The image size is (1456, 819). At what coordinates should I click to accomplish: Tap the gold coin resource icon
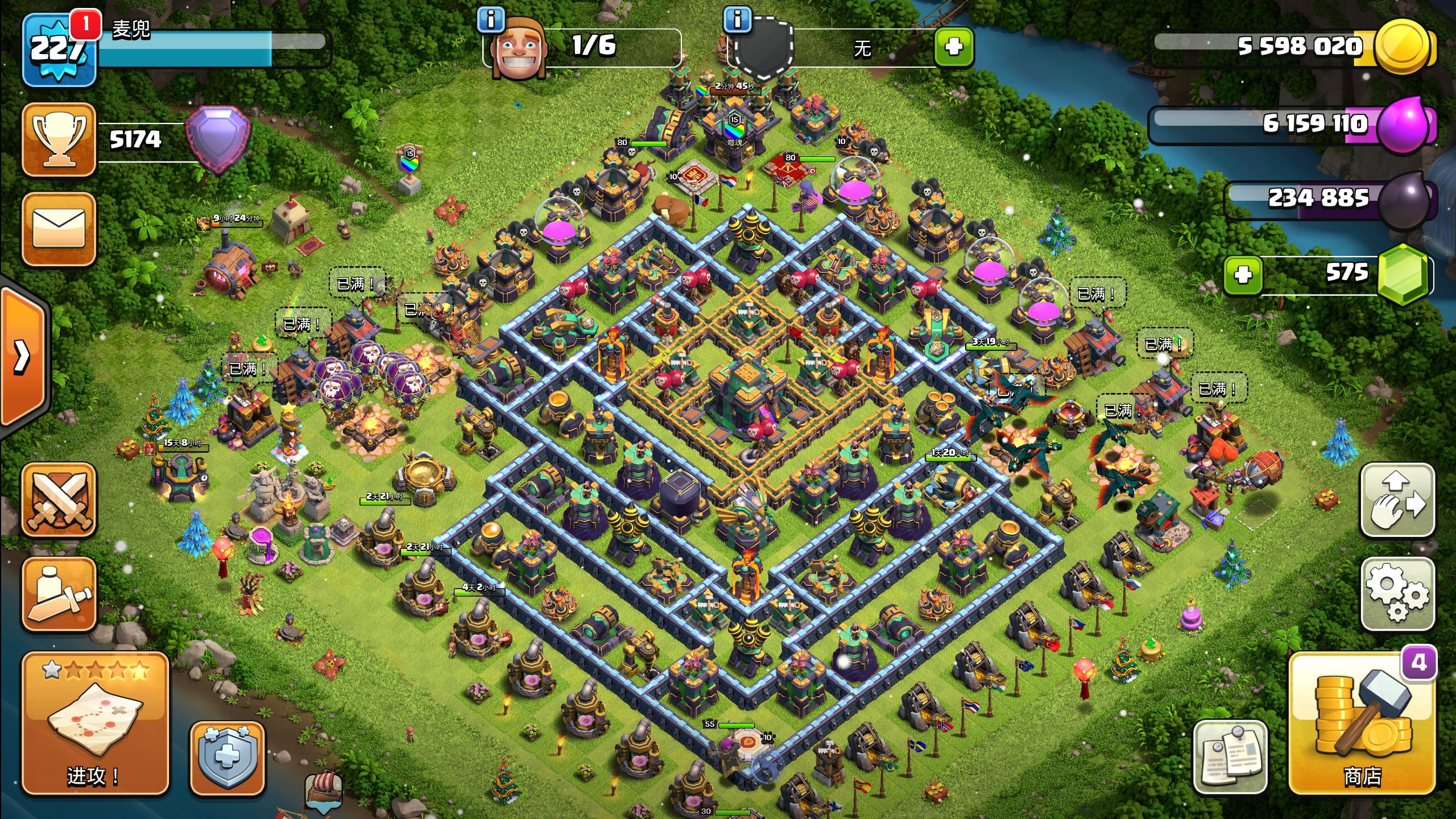coord(1401,47)
